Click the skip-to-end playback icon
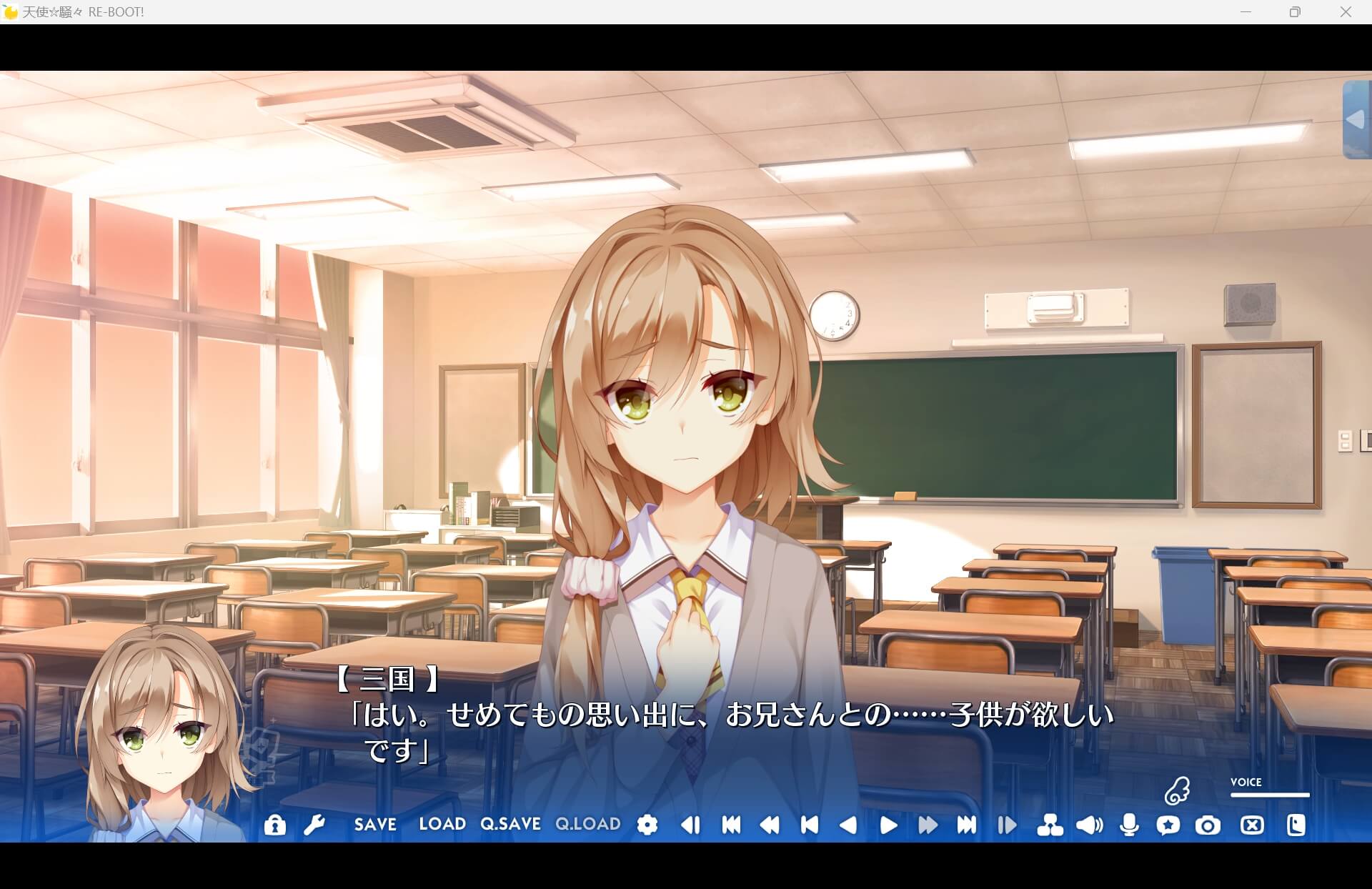 969,825
